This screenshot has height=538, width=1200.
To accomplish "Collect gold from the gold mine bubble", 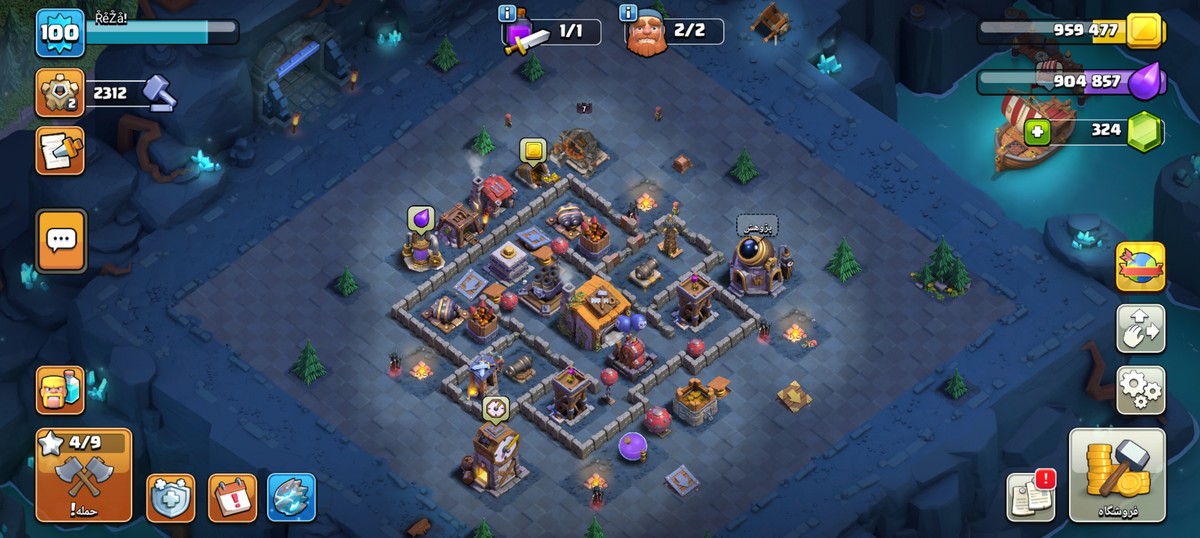I will (x=533, y=151).
